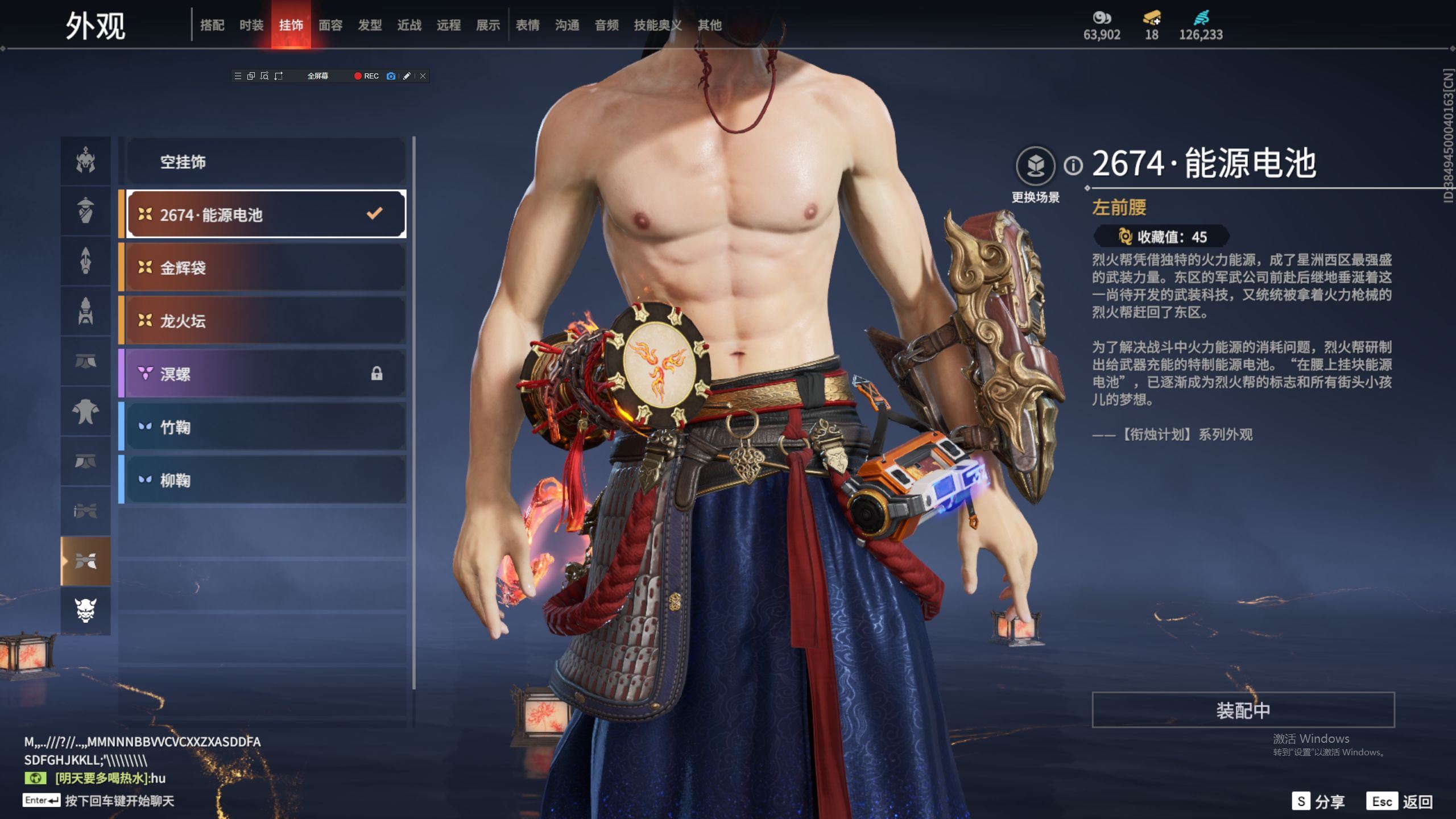This screenshot has width=1456, height=819.
Task: Select the 面容 tab
Action: tap(330, 25)
